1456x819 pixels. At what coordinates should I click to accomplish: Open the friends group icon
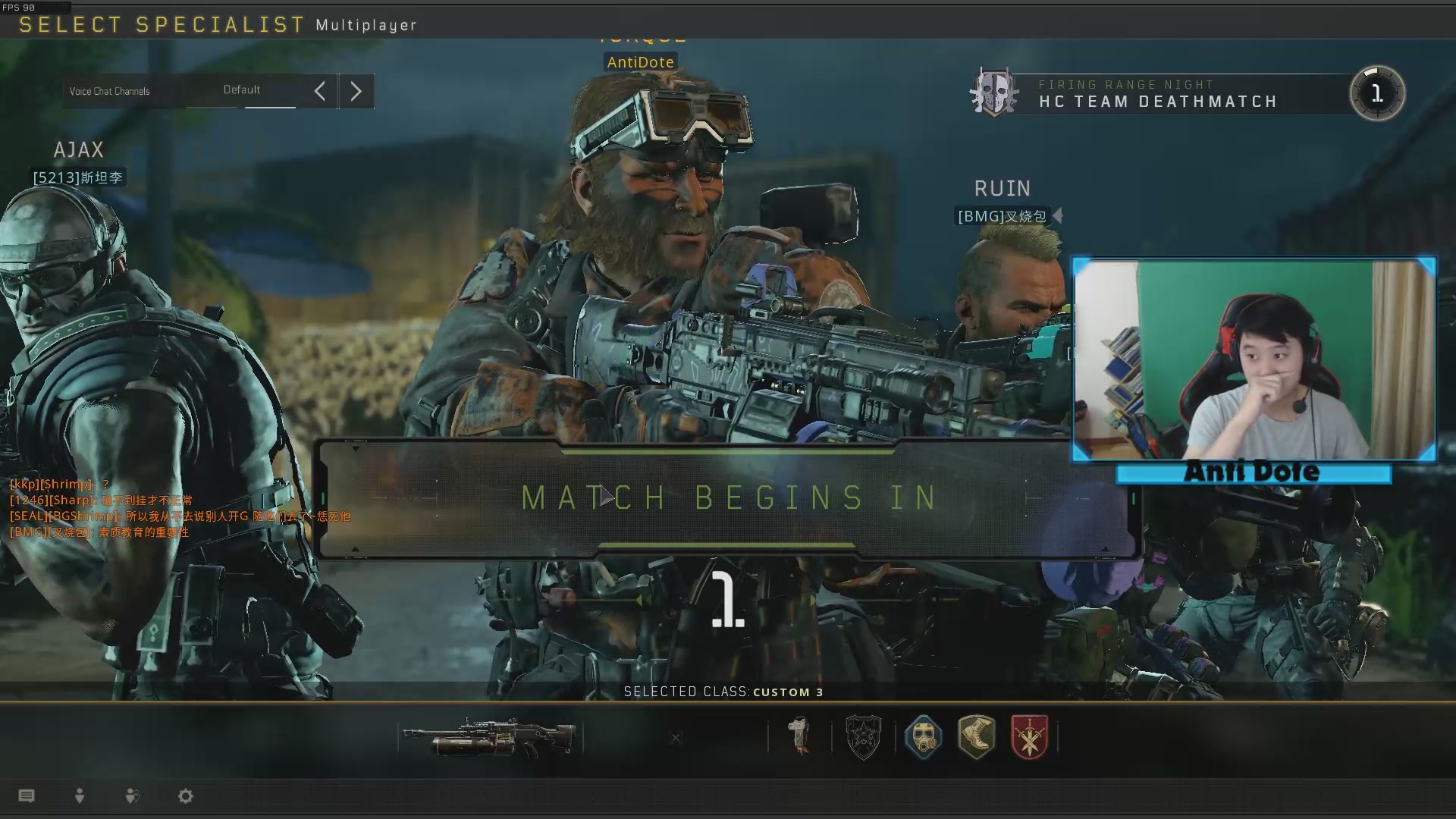point(132,795)
